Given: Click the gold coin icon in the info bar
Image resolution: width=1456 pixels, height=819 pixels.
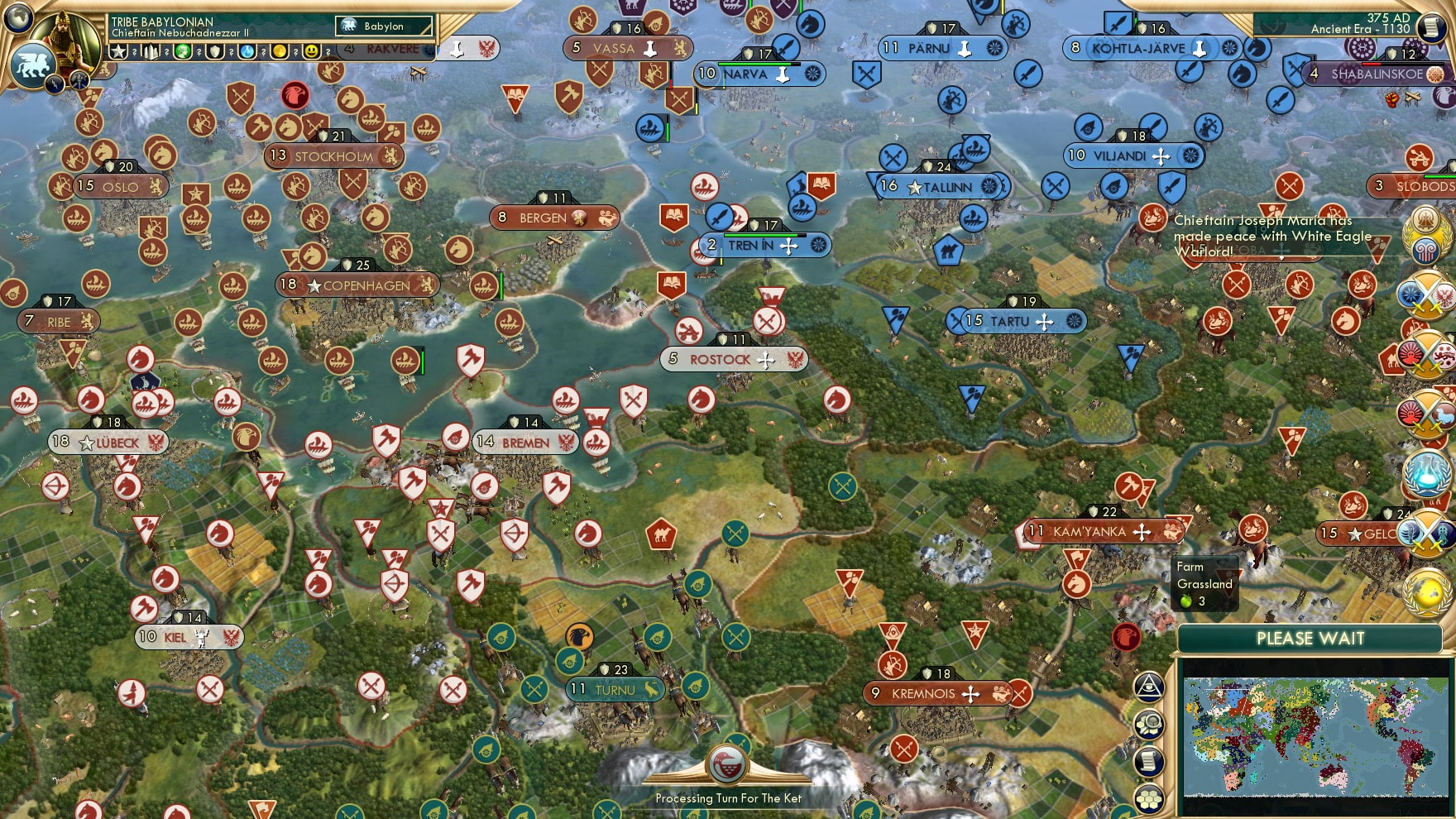Looking at the screenshot, I should (x=280, y=51).
